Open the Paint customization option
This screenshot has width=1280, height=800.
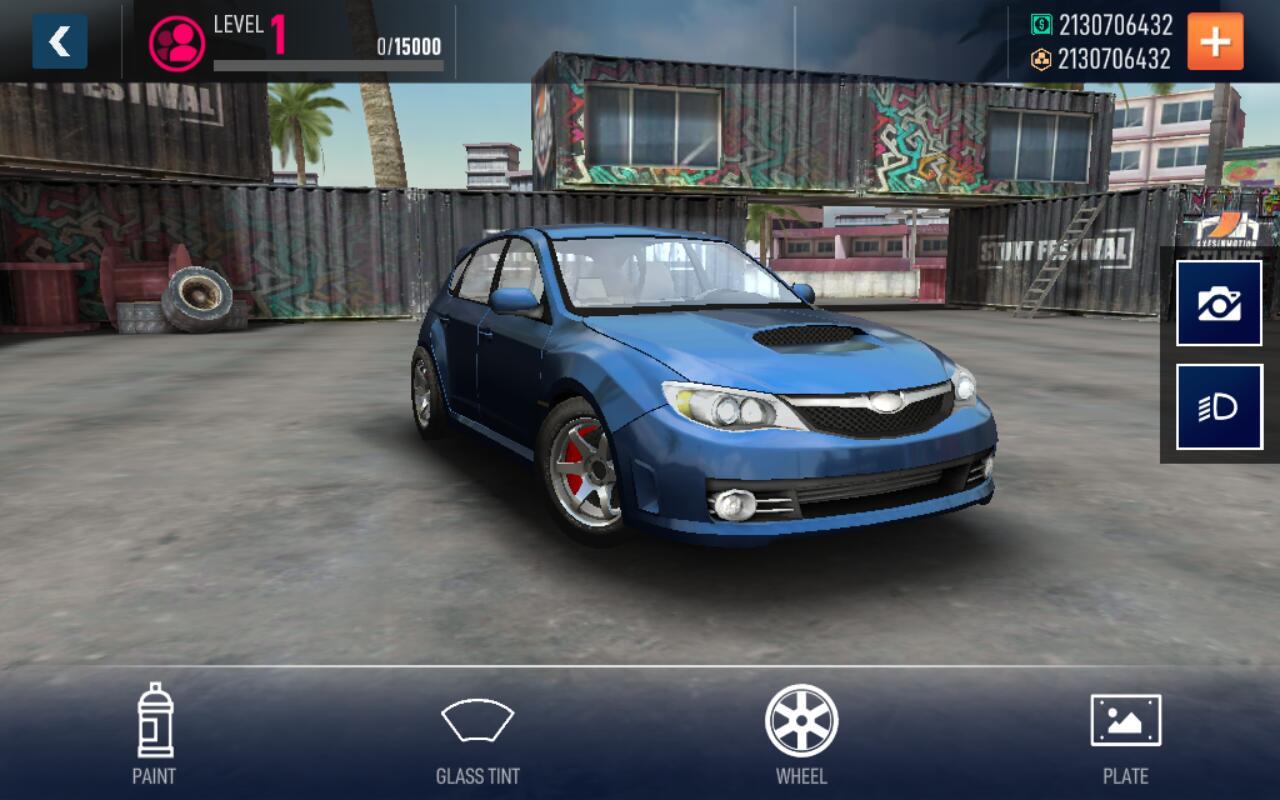[154, 733]
